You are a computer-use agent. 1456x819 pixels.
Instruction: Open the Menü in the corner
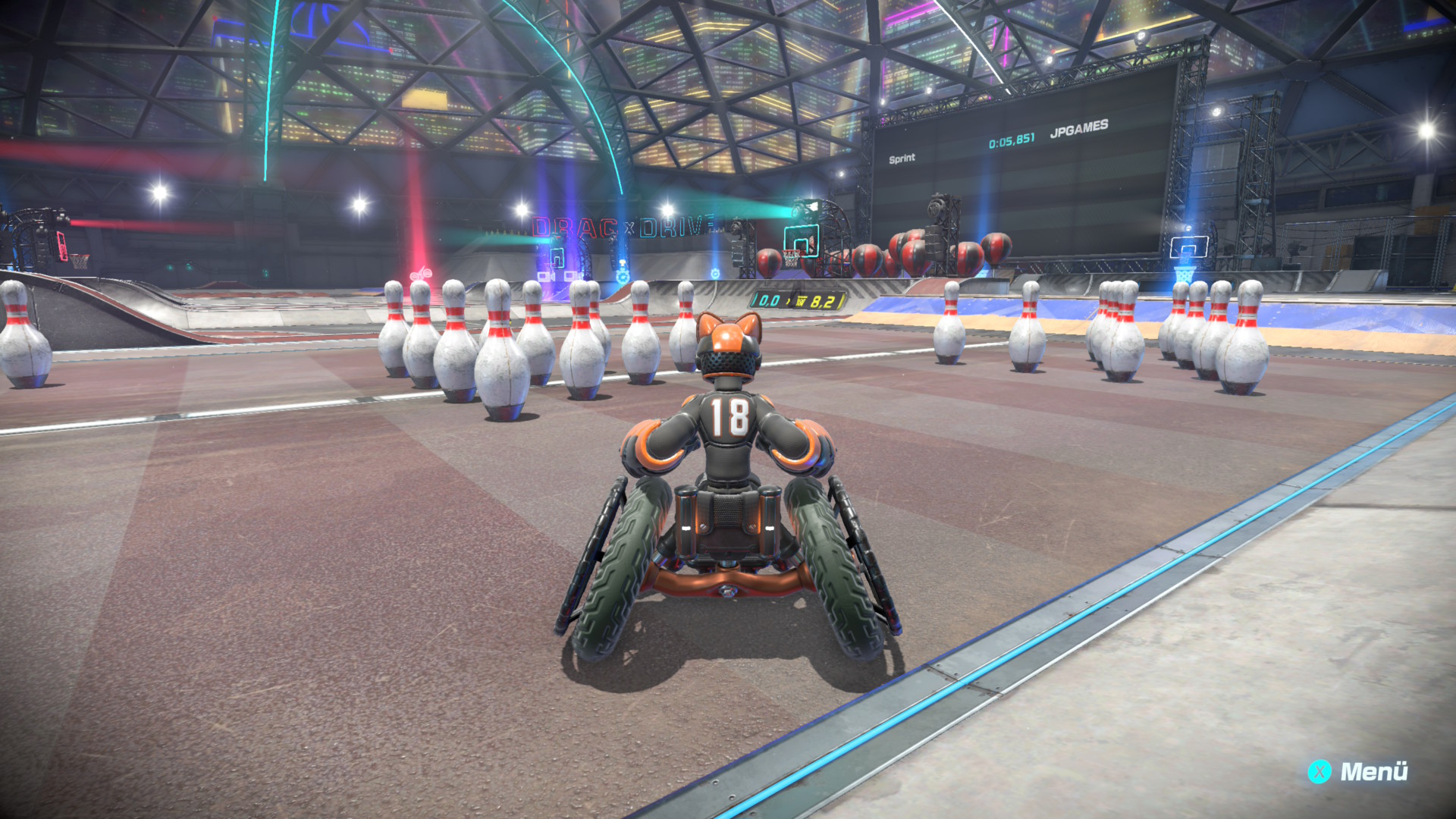click(x=1358, y=771)
